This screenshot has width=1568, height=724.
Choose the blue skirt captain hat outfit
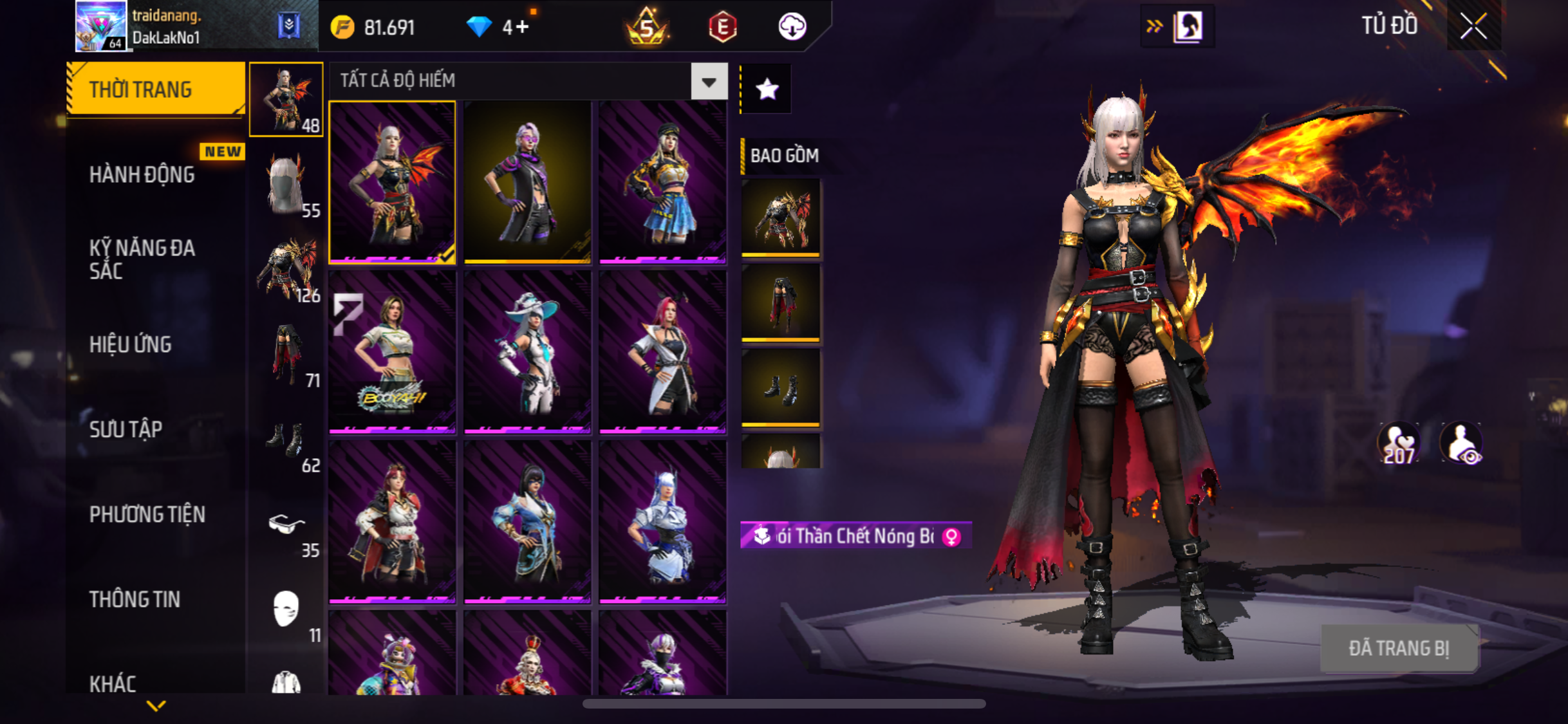(x=662, y=182)
